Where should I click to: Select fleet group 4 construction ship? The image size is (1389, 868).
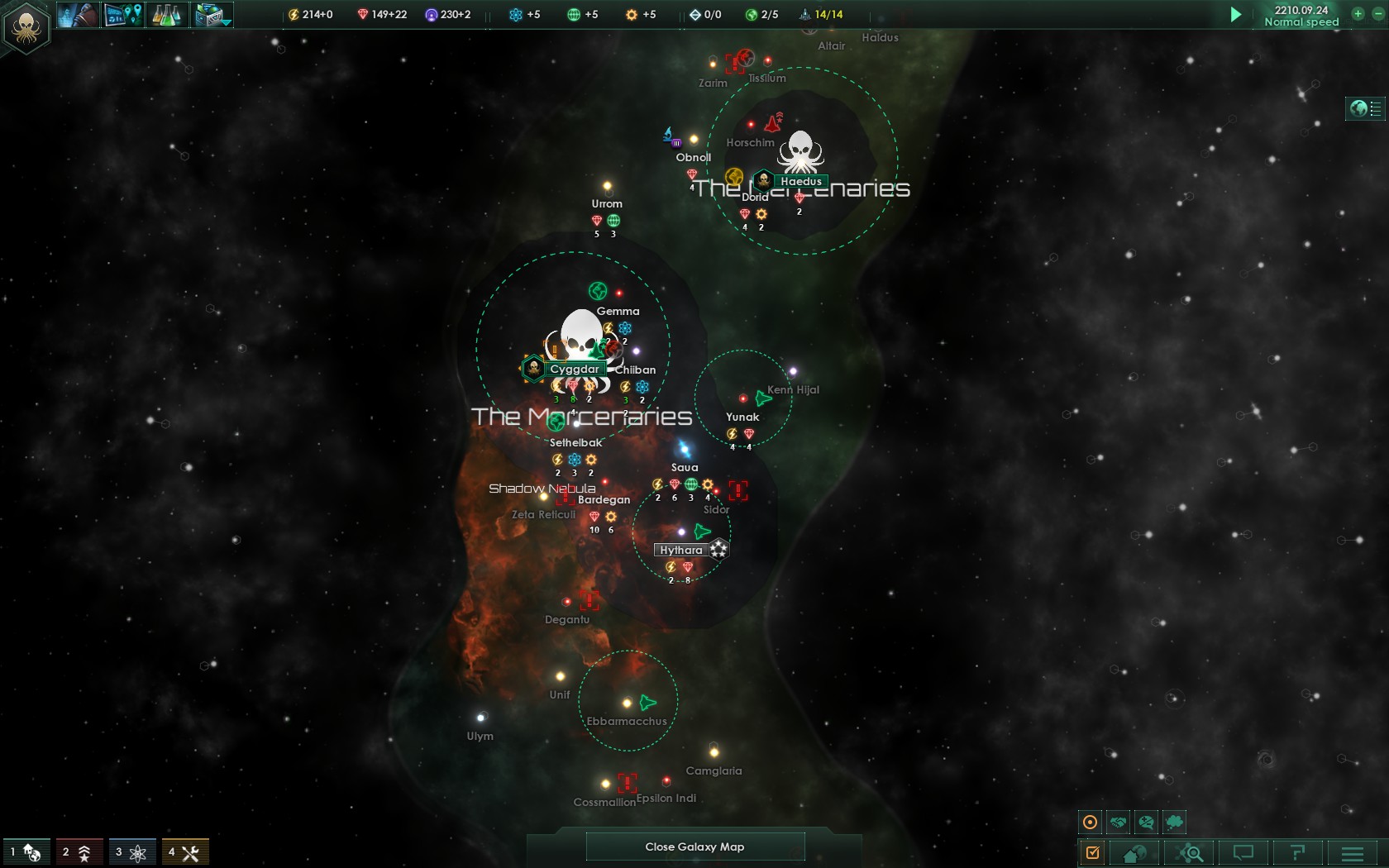[185, 852]
